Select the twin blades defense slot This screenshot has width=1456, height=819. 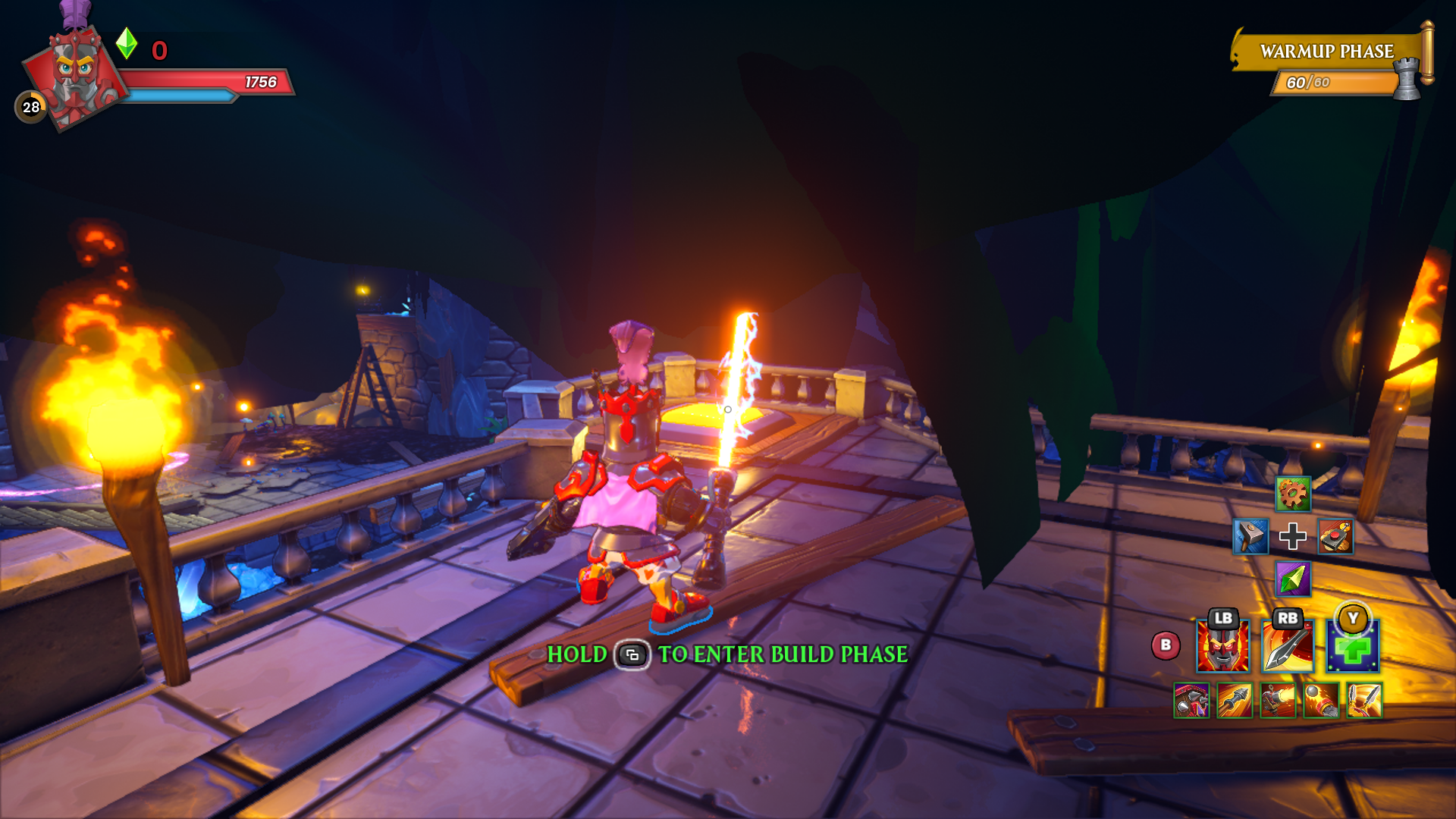1364,700
